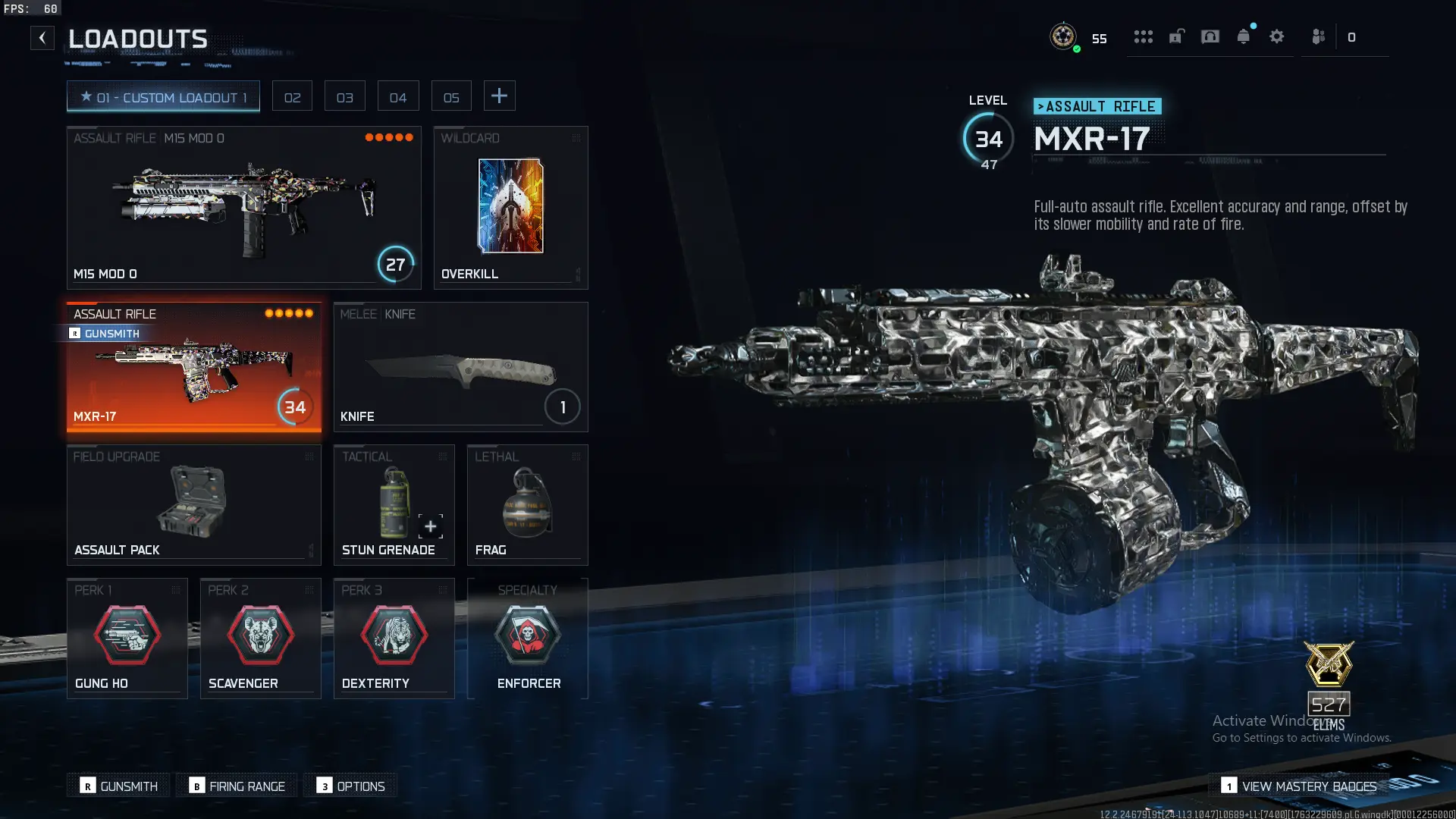Open notifications via the bell icon
The width and height of the screenshot is (1456, 819).
[1244, 36]
